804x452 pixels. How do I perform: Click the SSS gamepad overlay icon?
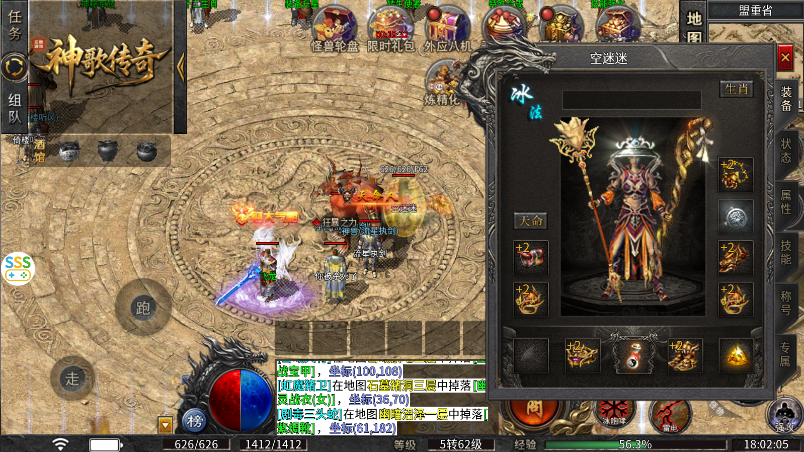[x=17, y=267]
